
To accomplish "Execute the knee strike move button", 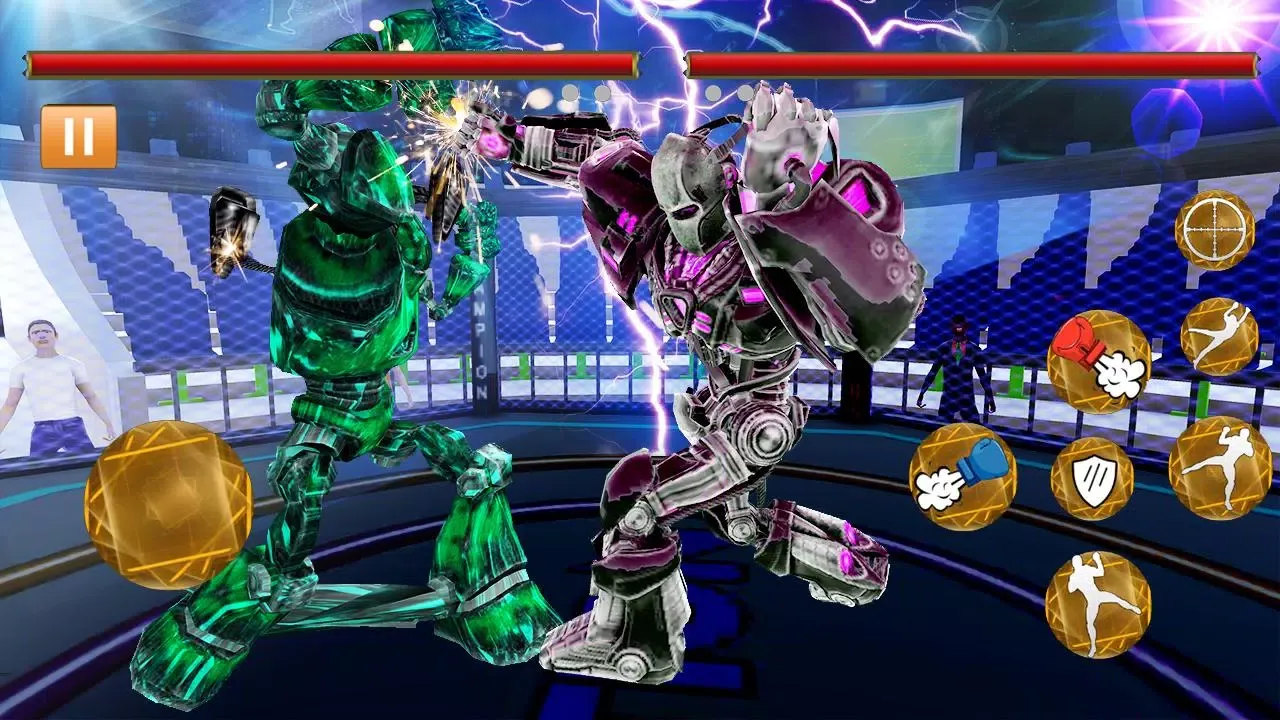I will (1098, 603).
